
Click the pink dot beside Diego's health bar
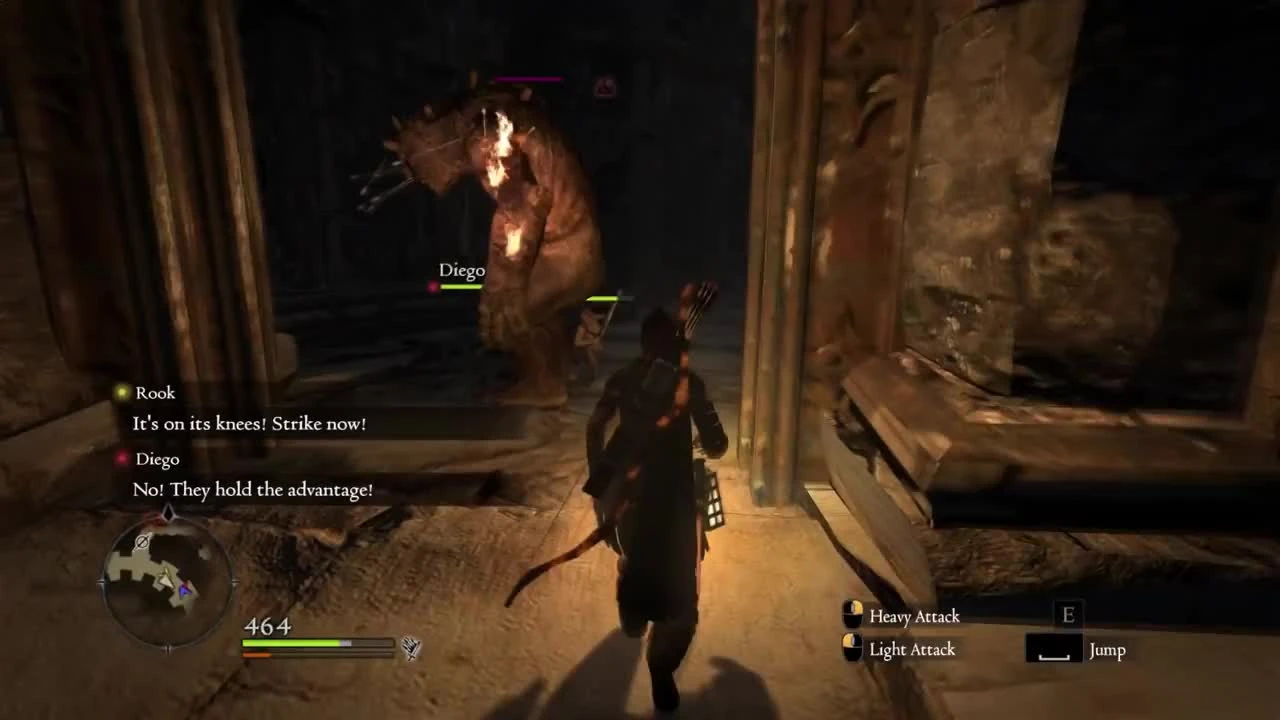[432, 287]
